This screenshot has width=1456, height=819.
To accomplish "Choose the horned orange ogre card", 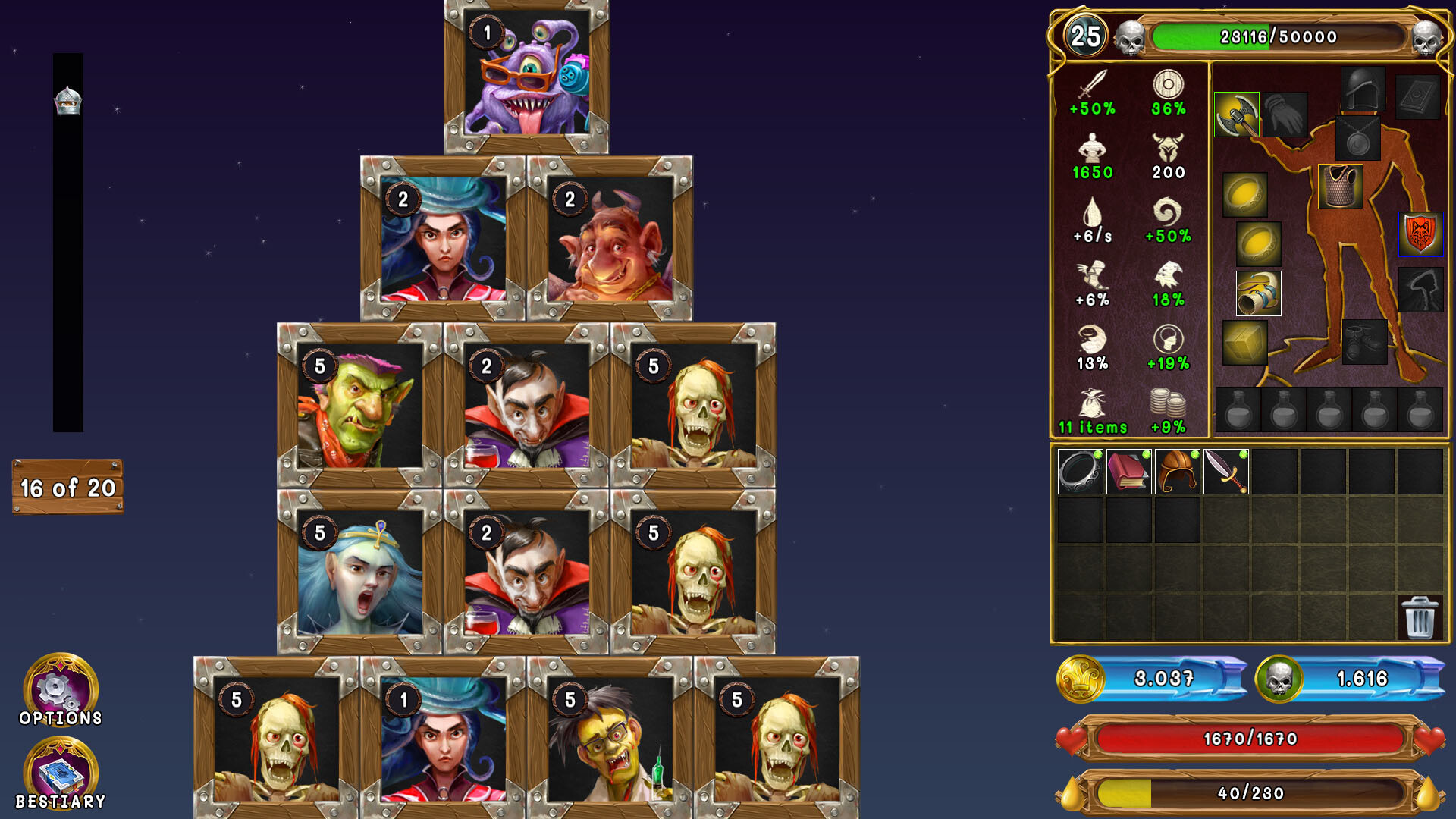I will [x=610, y=239].
